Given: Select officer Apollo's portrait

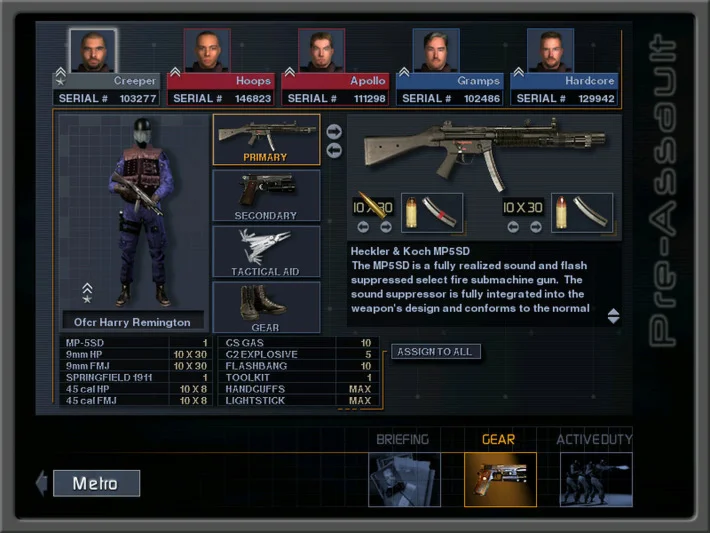Looking at the screenshot, I should pyautogui.click(x=321, y=50).
